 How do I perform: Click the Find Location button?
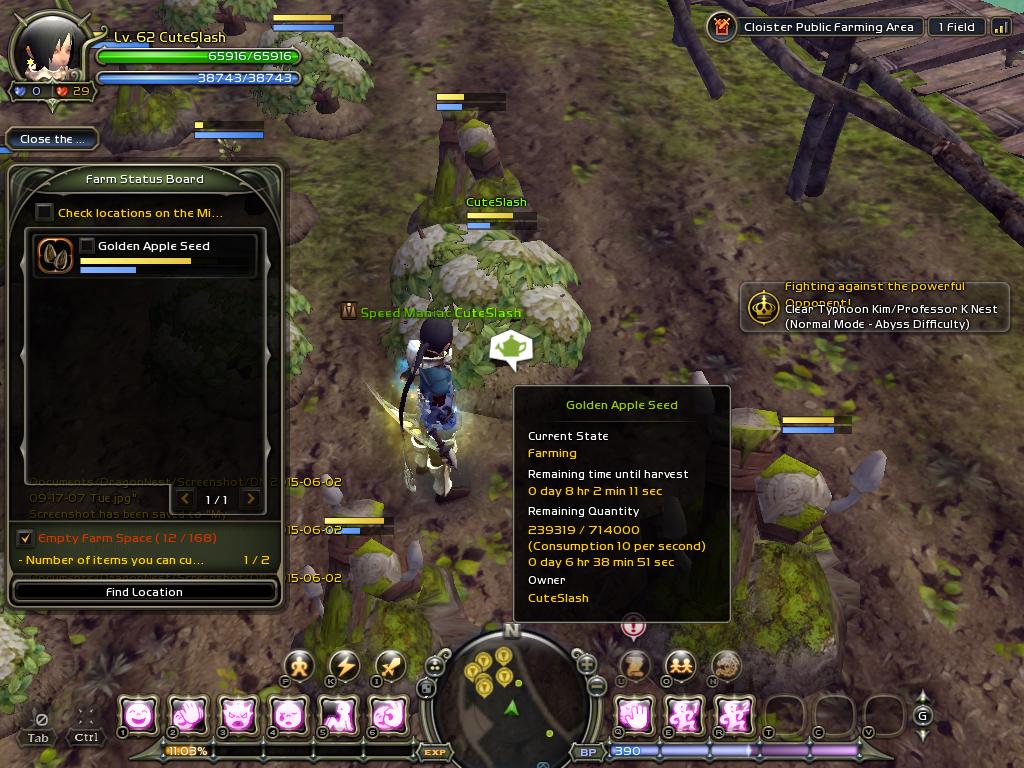[x=144, y=592]
